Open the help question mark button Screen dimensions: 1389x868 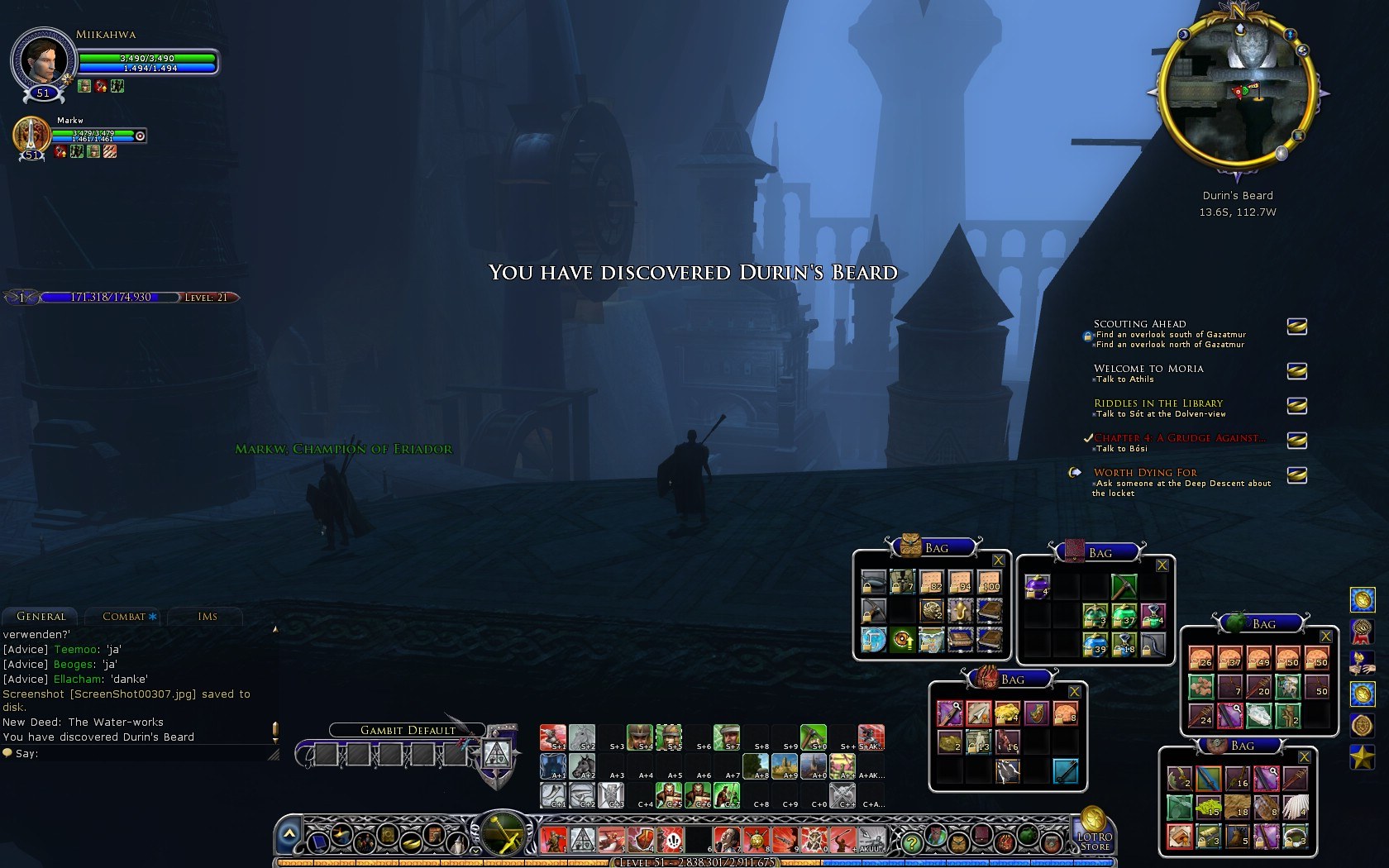point(911,842)
